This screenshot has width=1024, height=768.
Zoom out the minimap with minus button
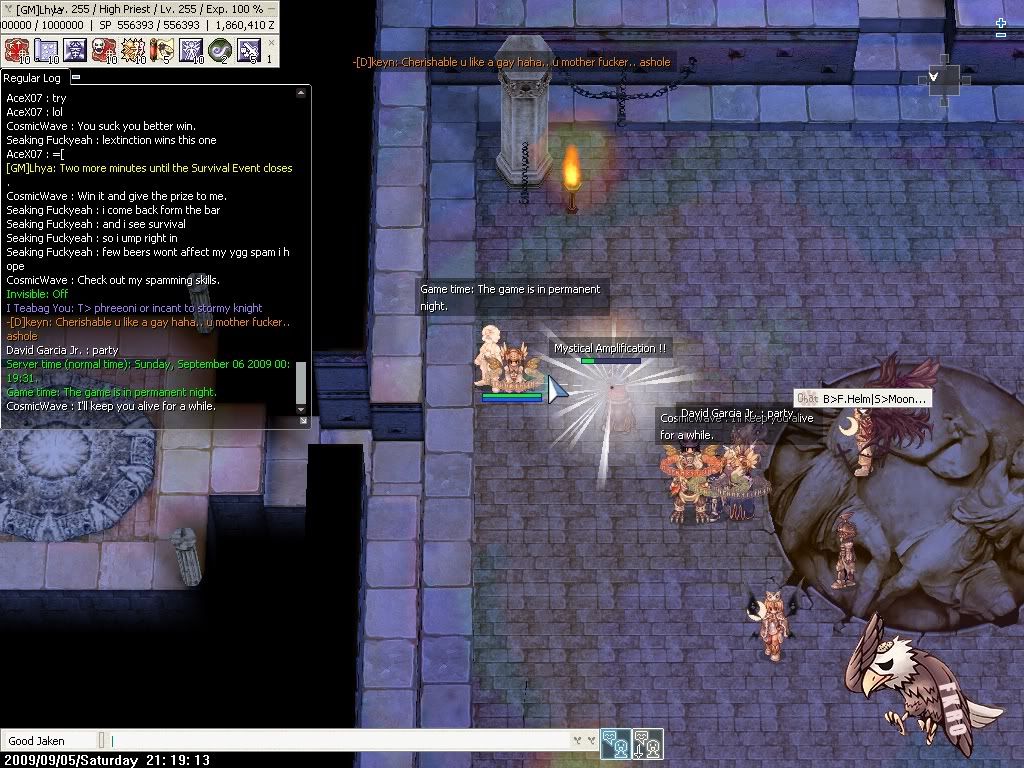[1001, 35]
